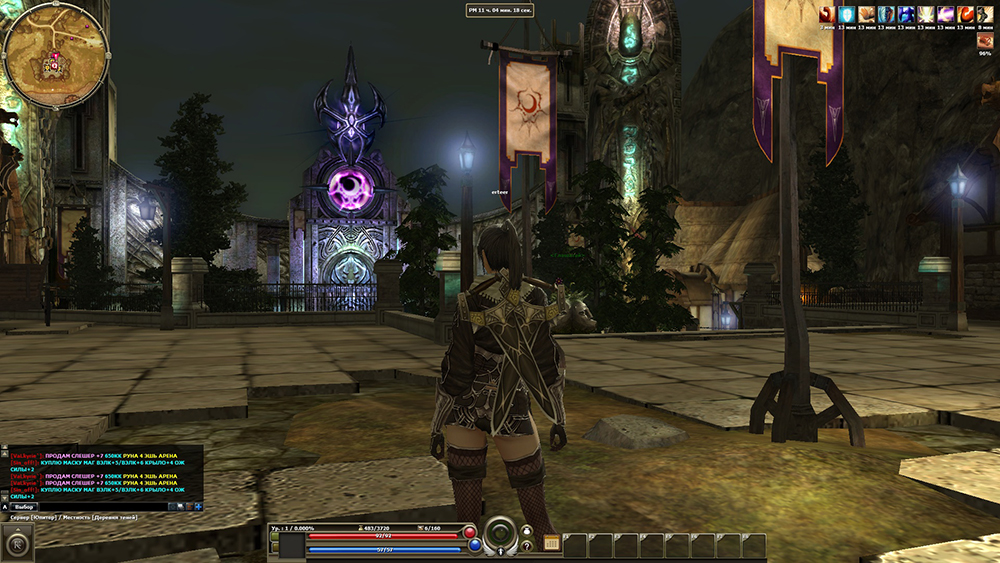Click the circular minimap
1000x563 pixels.
click(55, 54)
